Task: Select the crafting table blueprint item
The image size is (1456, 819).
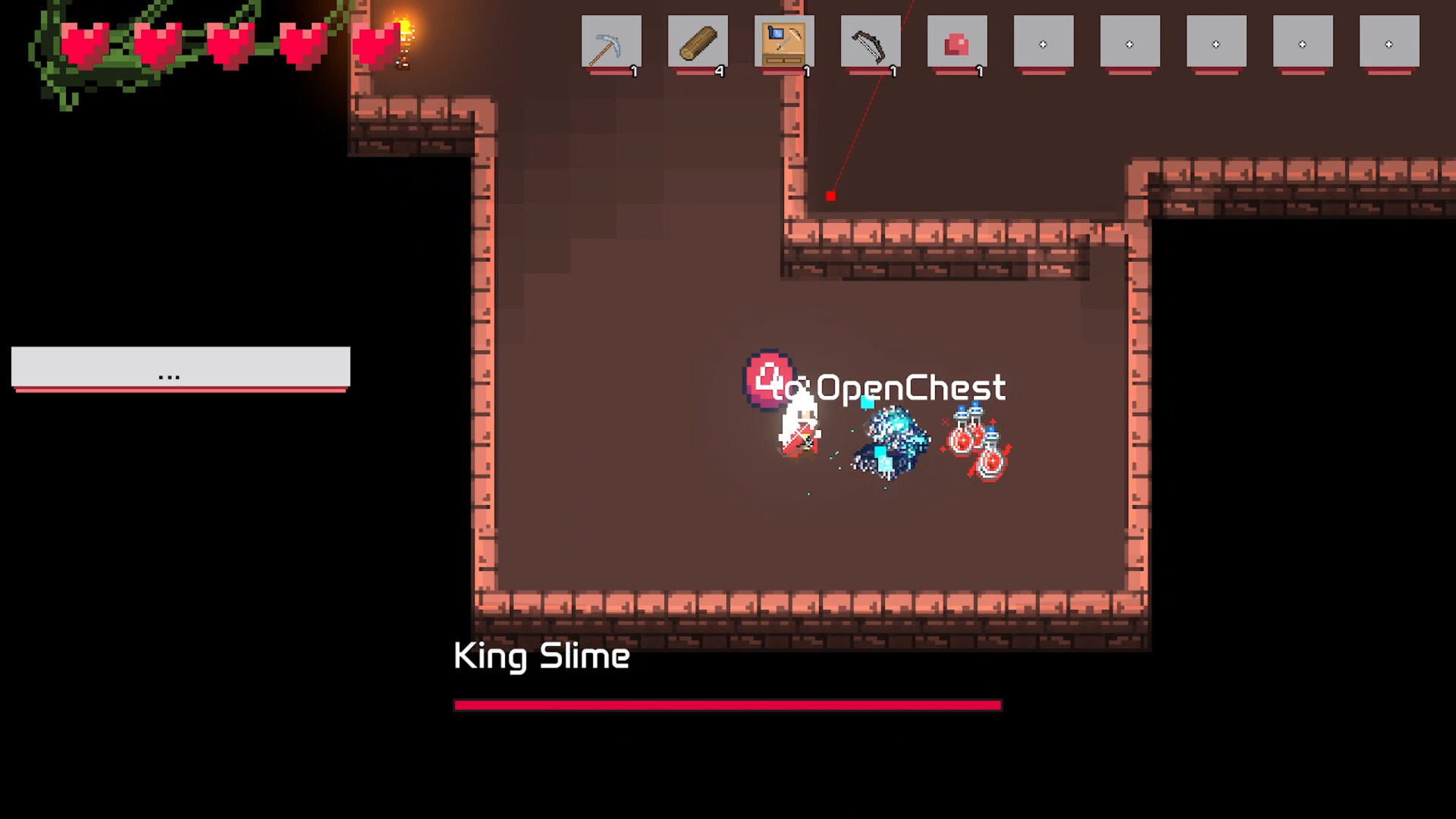Action: point(785,42)
